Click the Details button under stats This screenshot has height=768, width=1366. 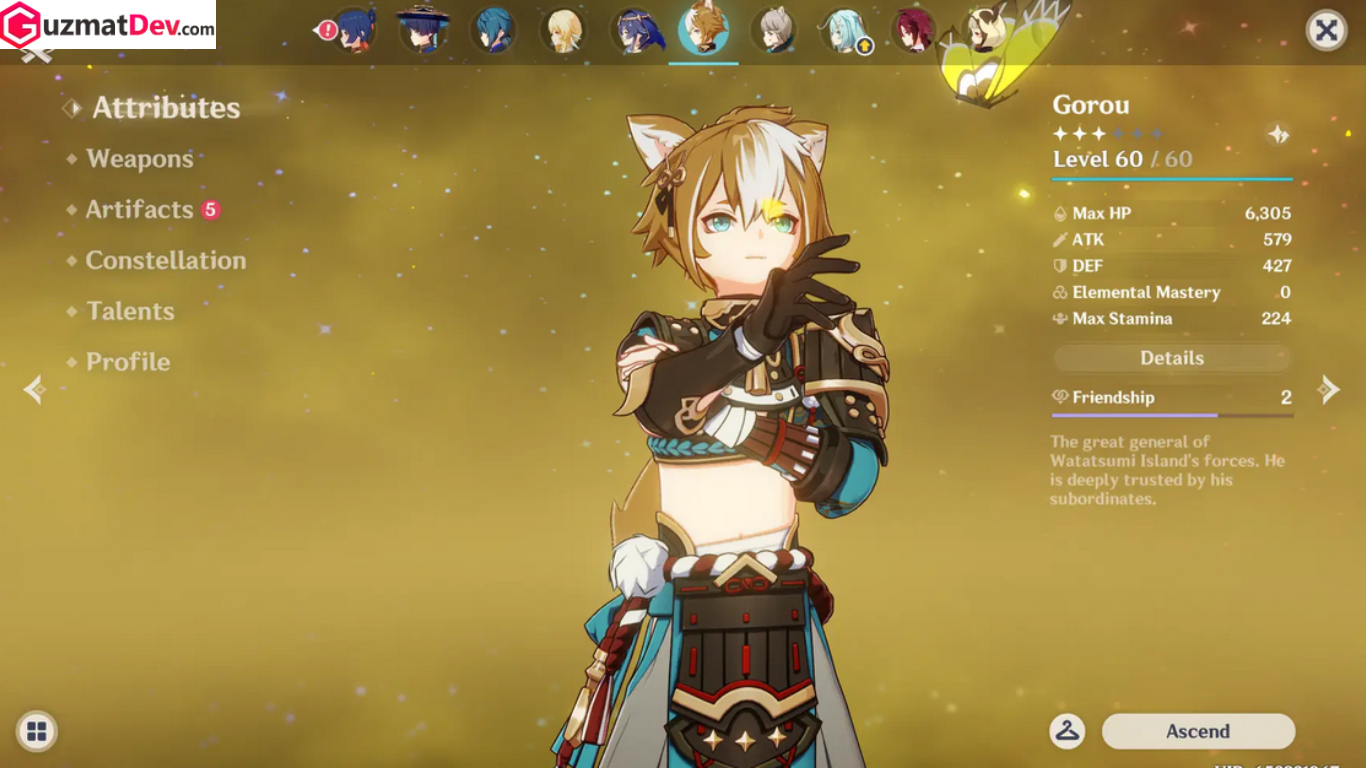coord(1172,358)
